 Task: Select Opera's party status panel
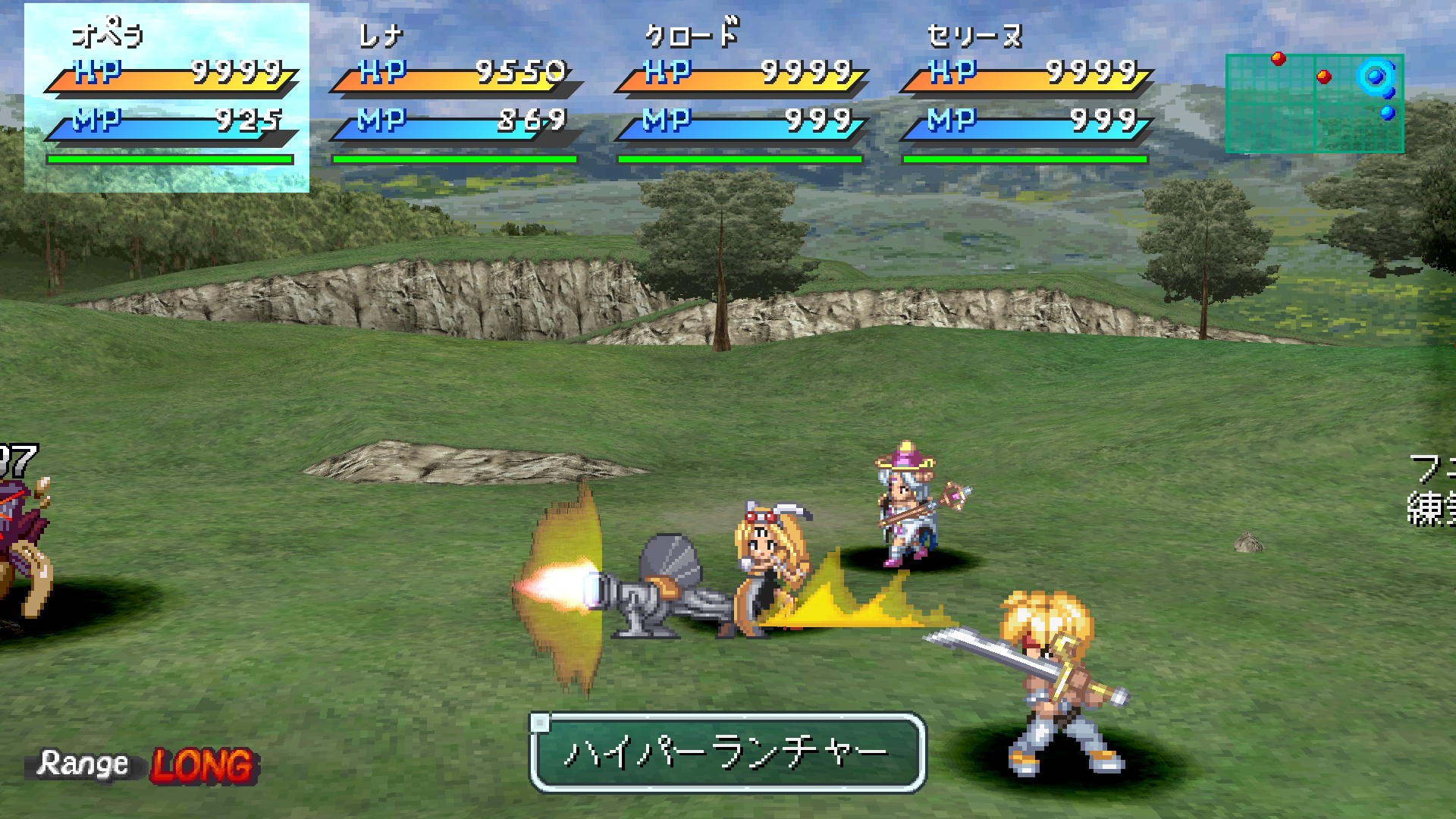167,97
